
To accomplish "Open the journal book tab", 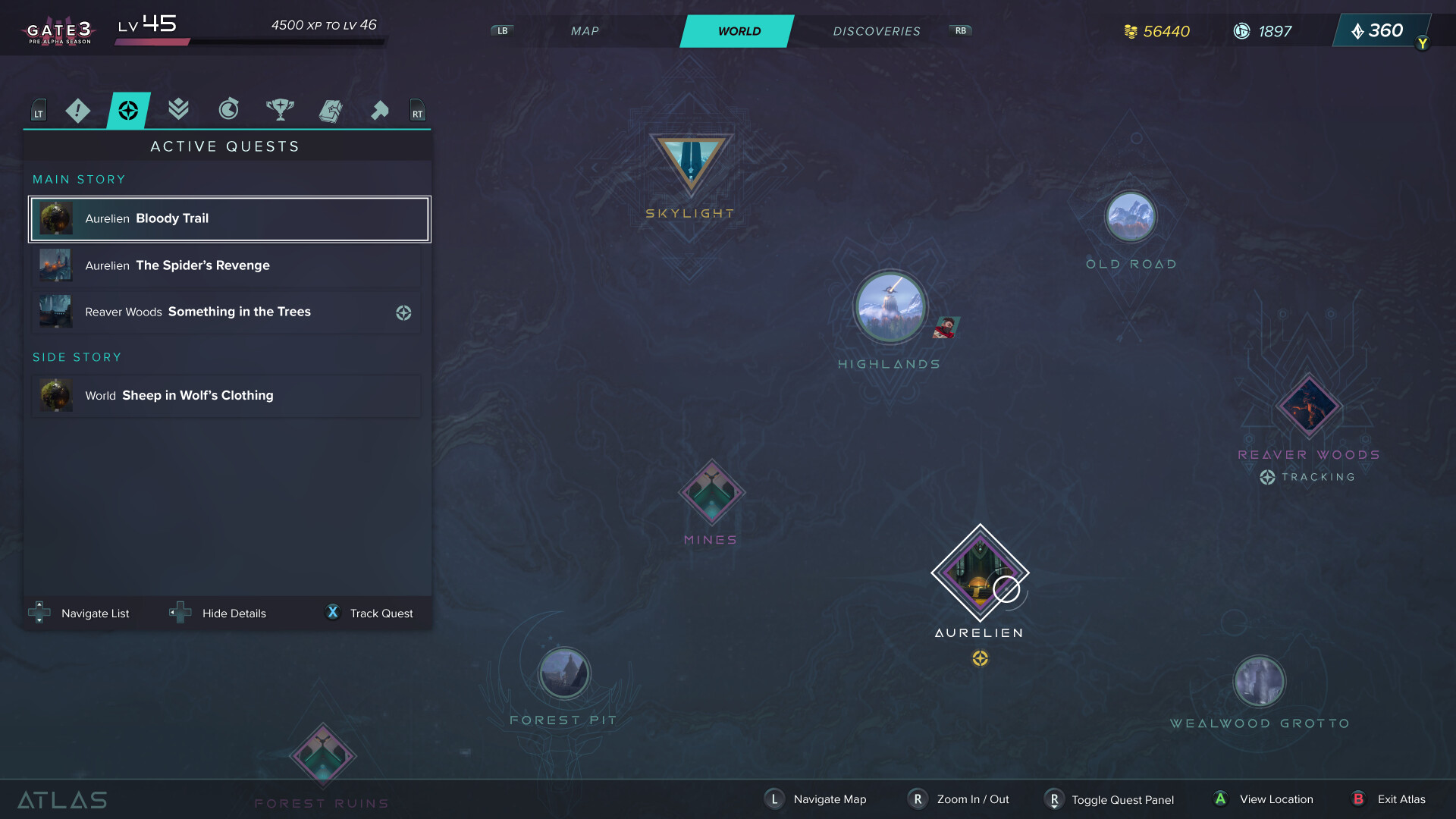I will (x=330, y=110).
